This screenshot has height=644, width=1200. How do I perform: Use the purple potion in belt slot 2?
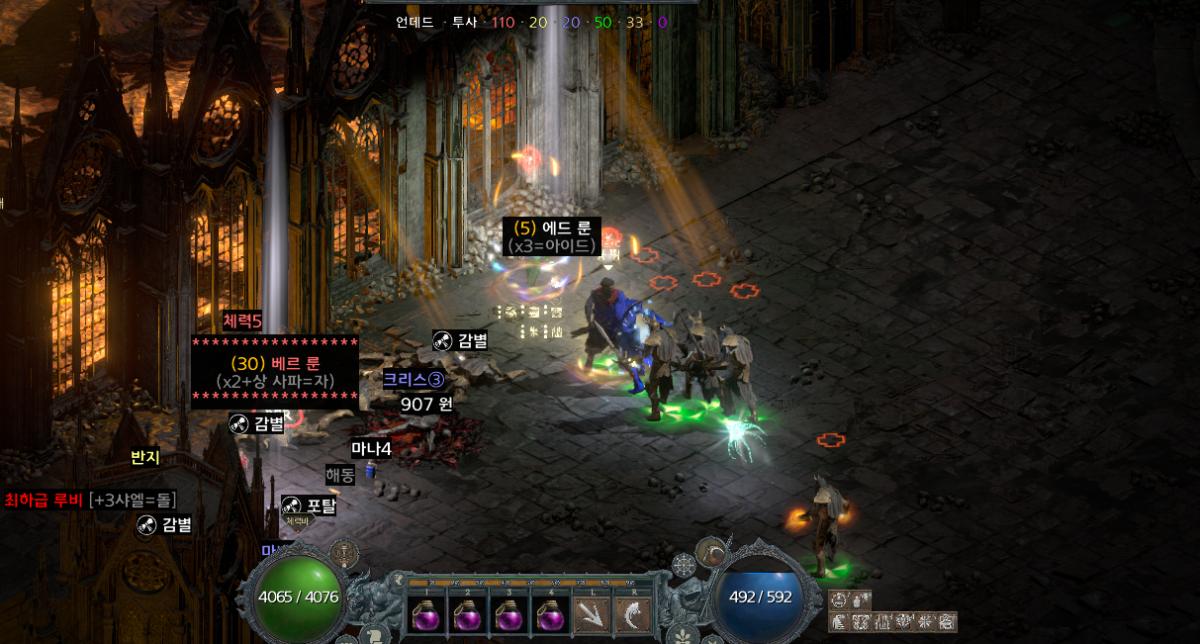(465, 613)
